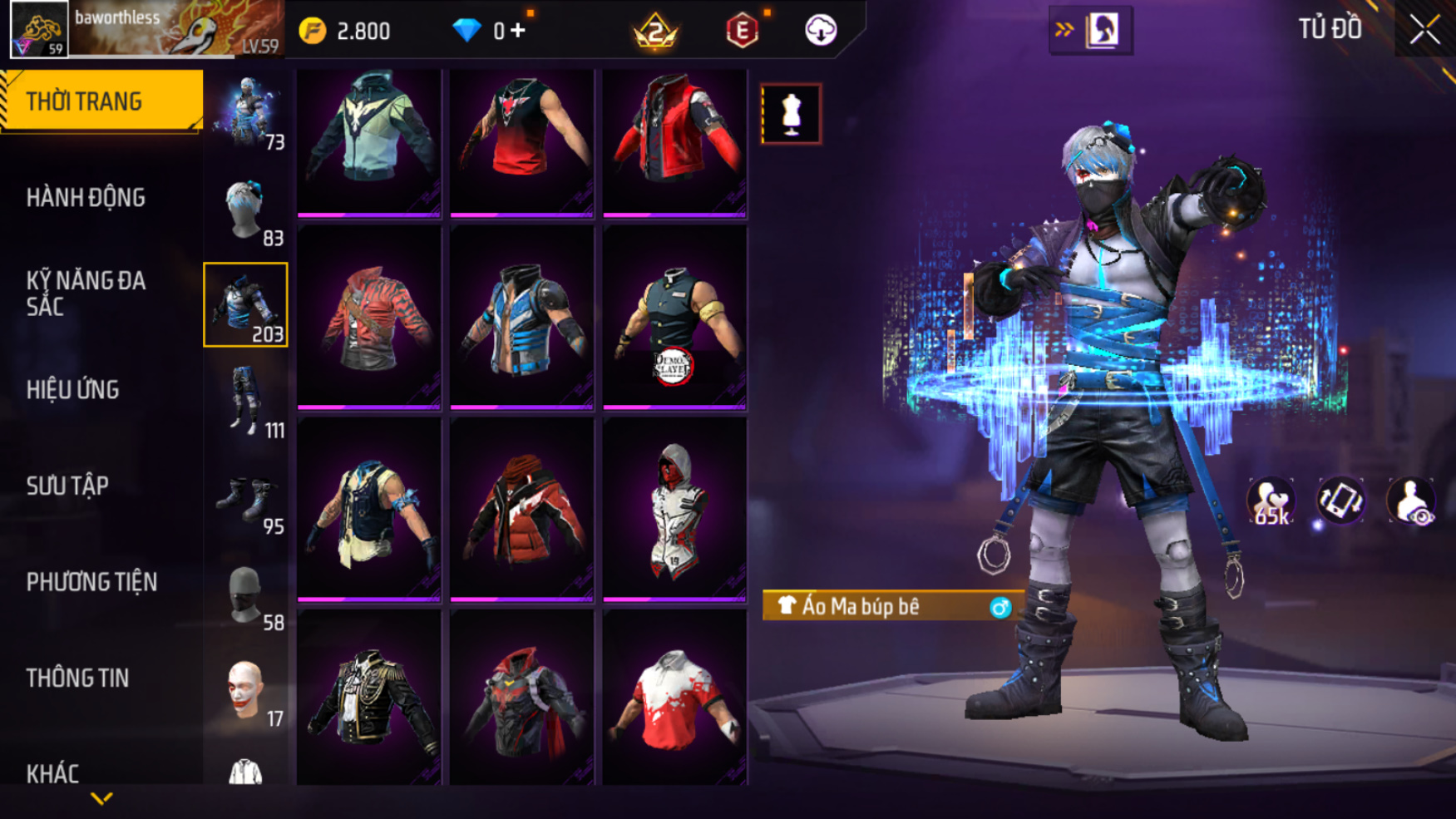Equip the Demon Slayer vest top
Viewport: 1456px width, 819px height.
pyautogui.click(x=674, y=320)
